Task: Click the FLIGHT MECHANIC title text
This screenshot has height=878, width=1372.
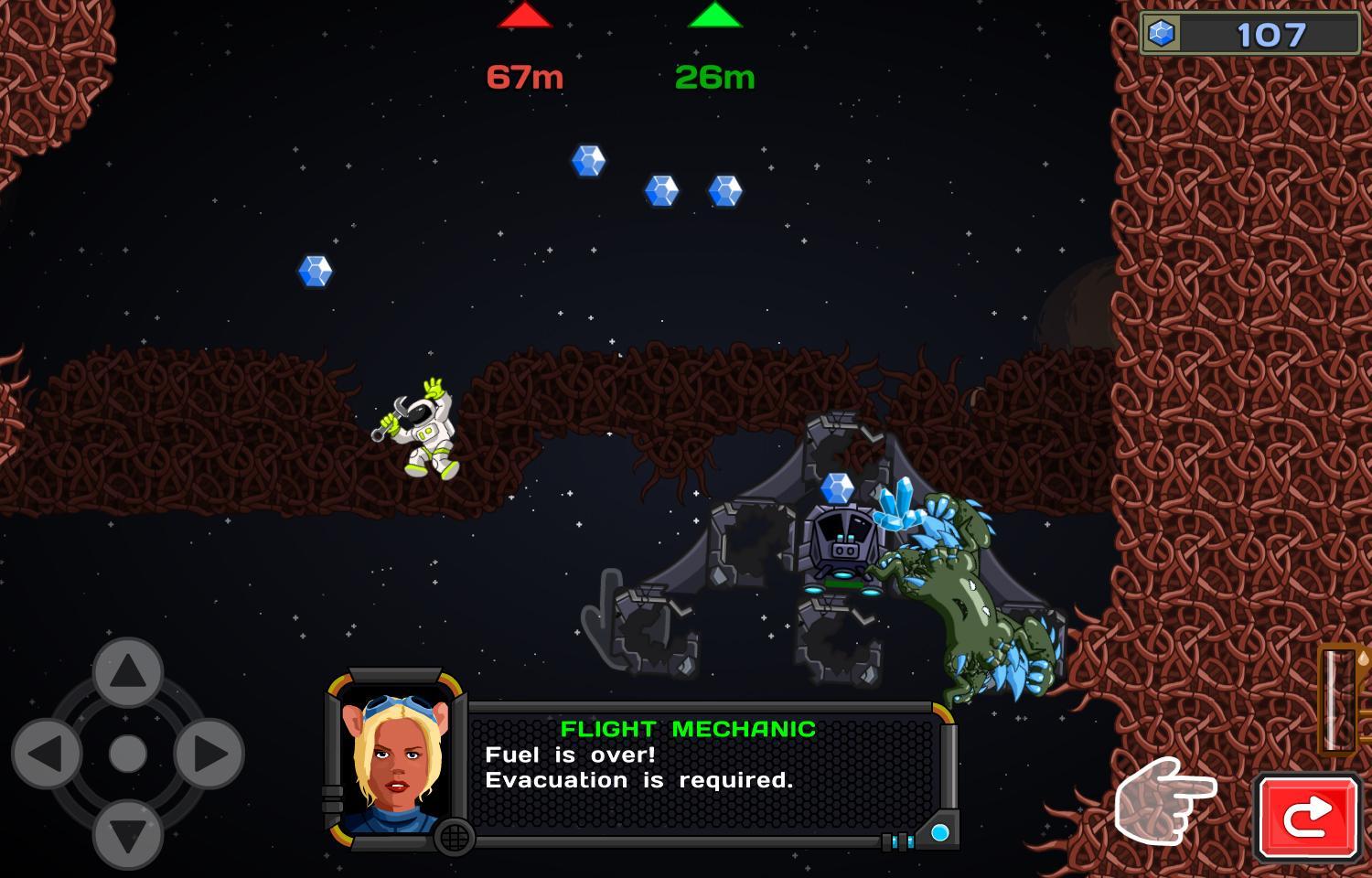Action: tap(690, 729)
